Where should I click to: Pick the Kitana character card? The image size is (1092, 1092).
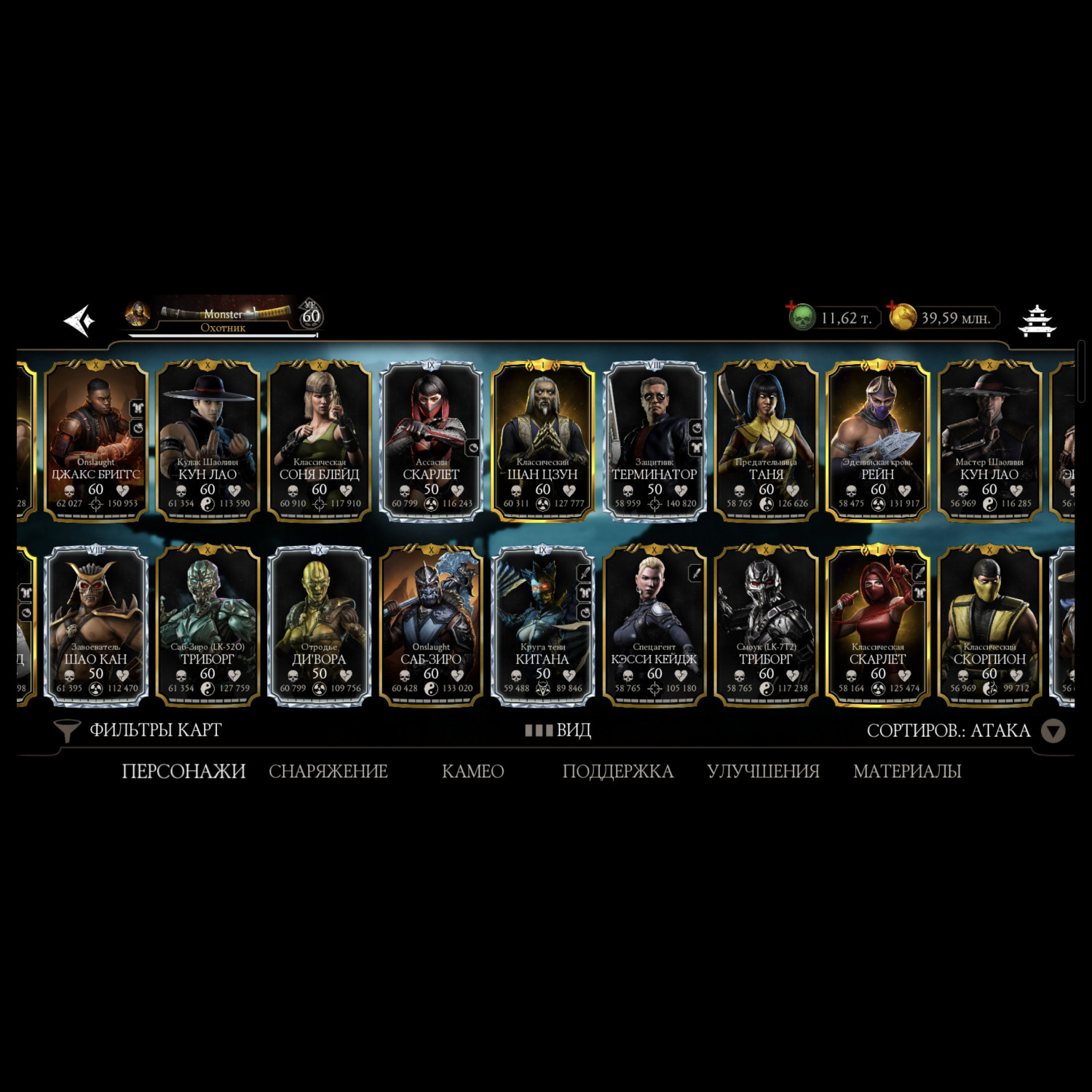click(x=542, y=625)
